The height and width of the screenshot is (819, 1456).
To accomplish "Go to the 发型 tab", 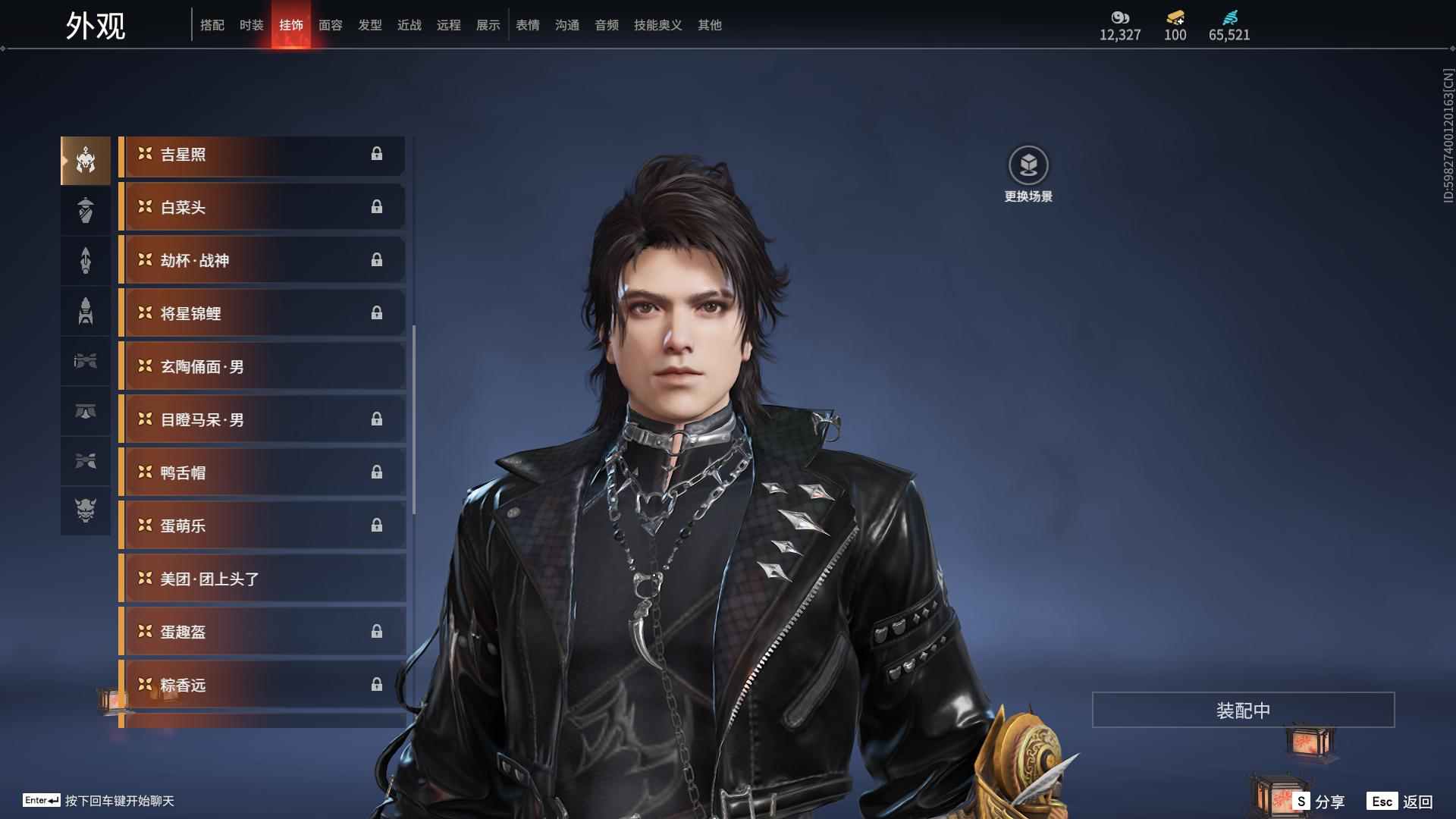I will [x=369, y=25].
